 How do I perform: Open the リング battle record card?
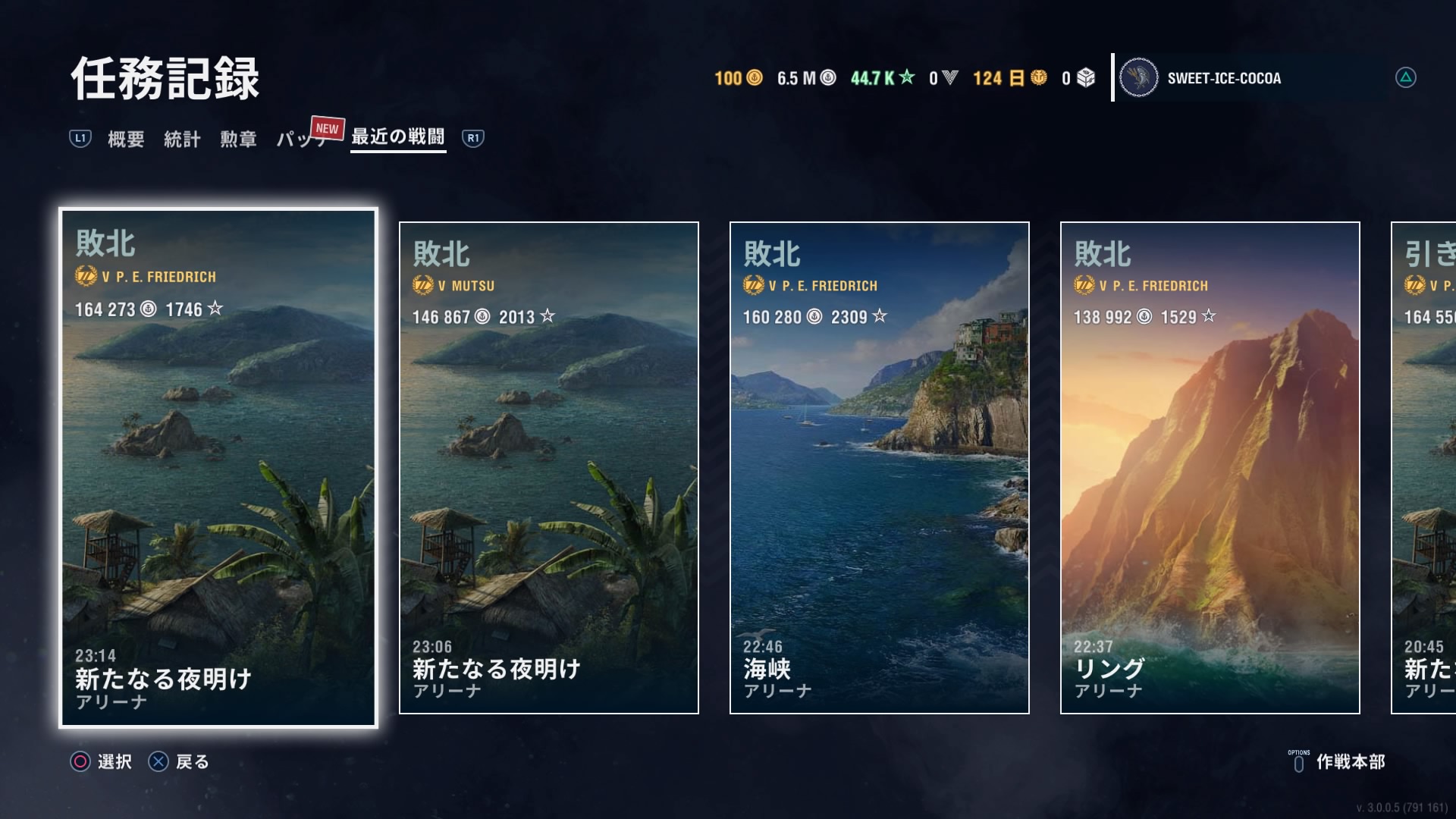coord(1210,468)
